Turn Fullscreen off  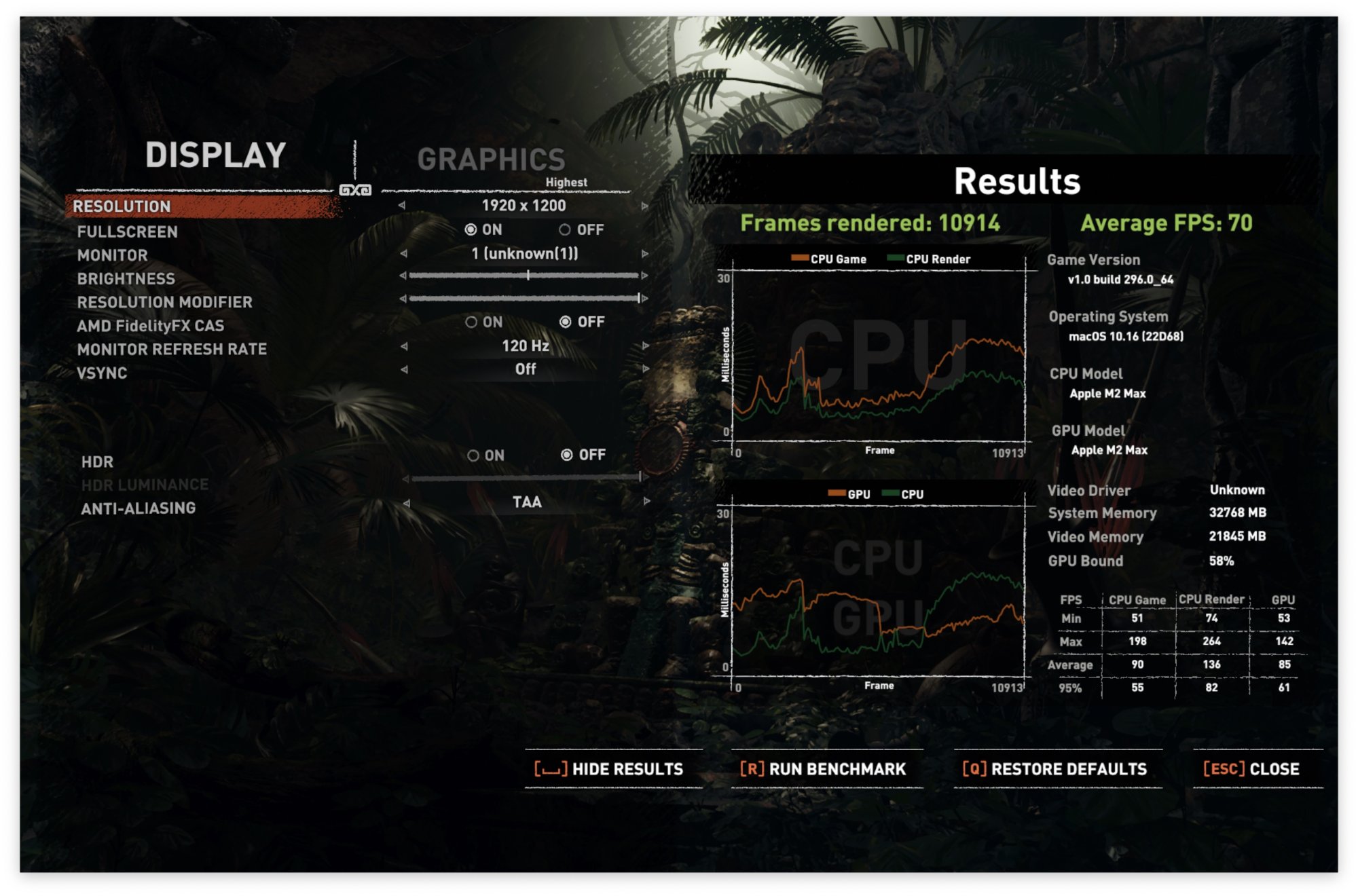(x=565, y=230)
